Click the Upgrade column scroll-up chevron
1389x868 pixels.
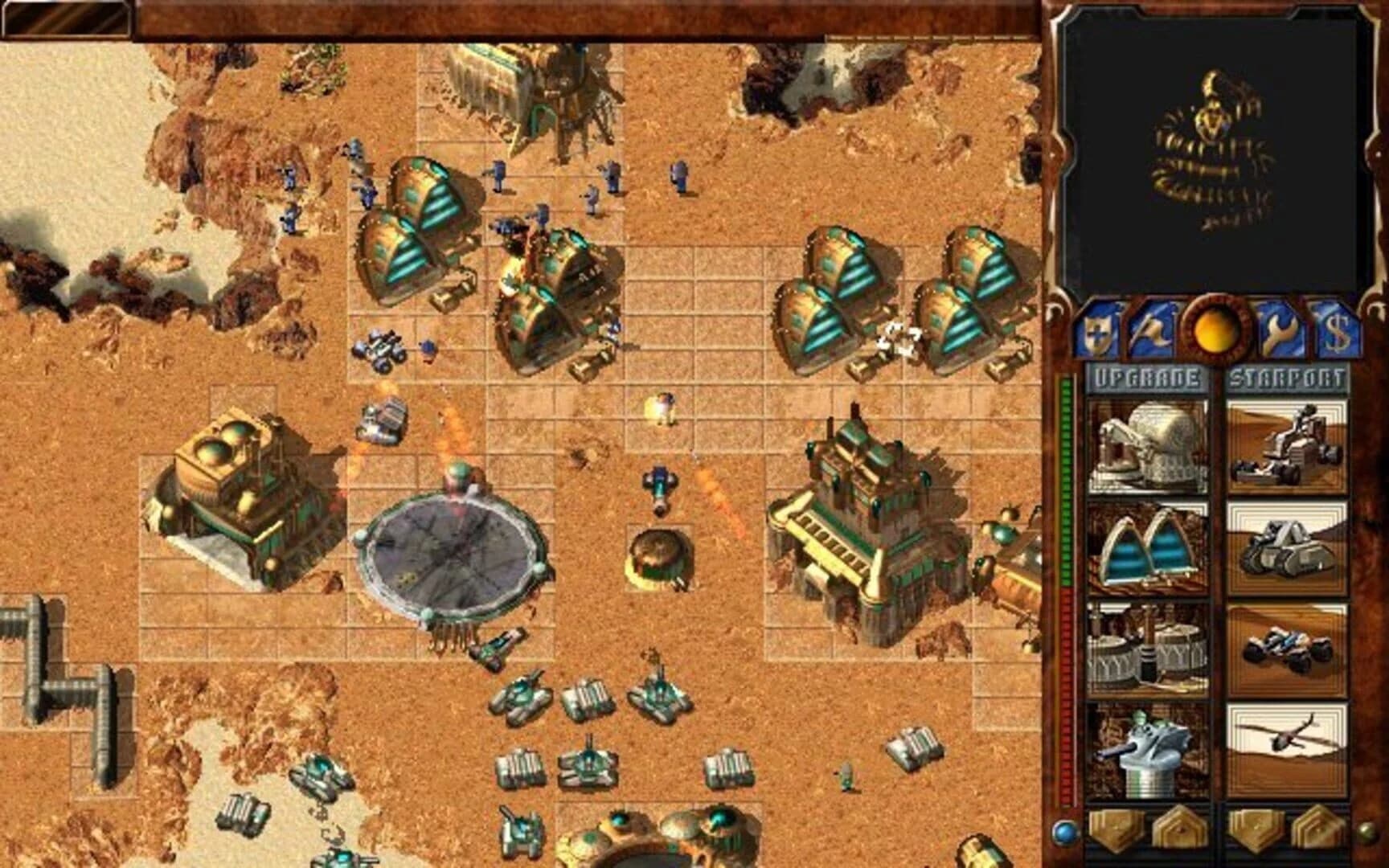coord(1178,832)
